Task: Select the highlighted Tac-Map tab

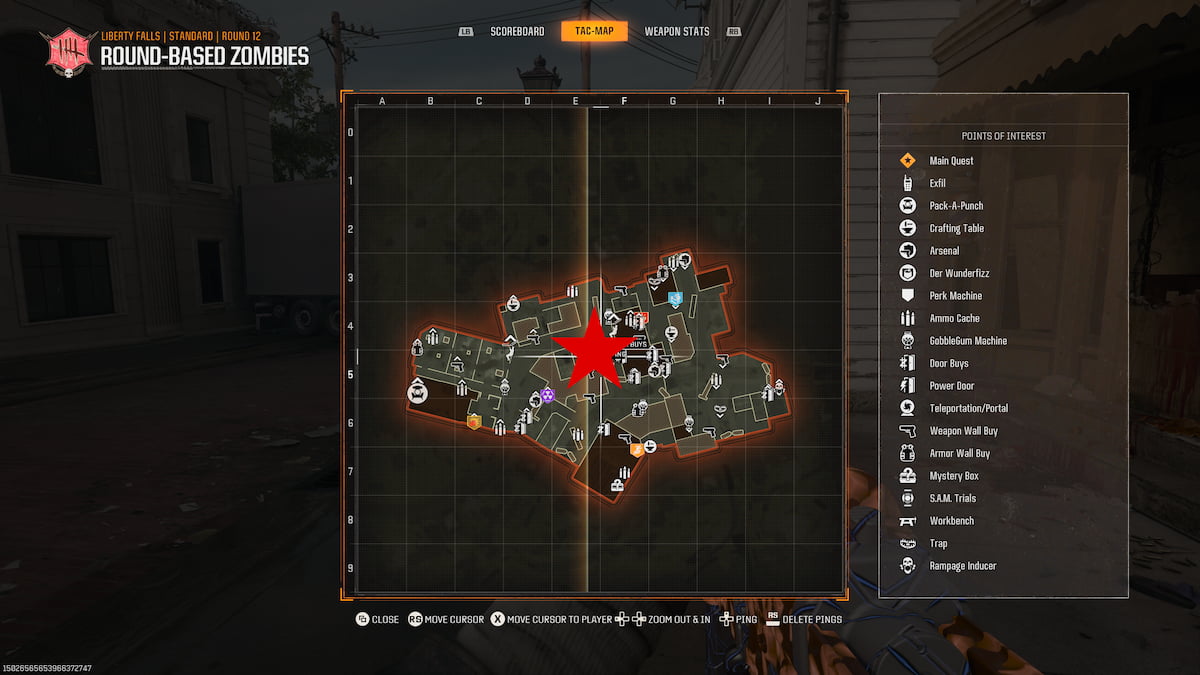Action: [594, 31]
